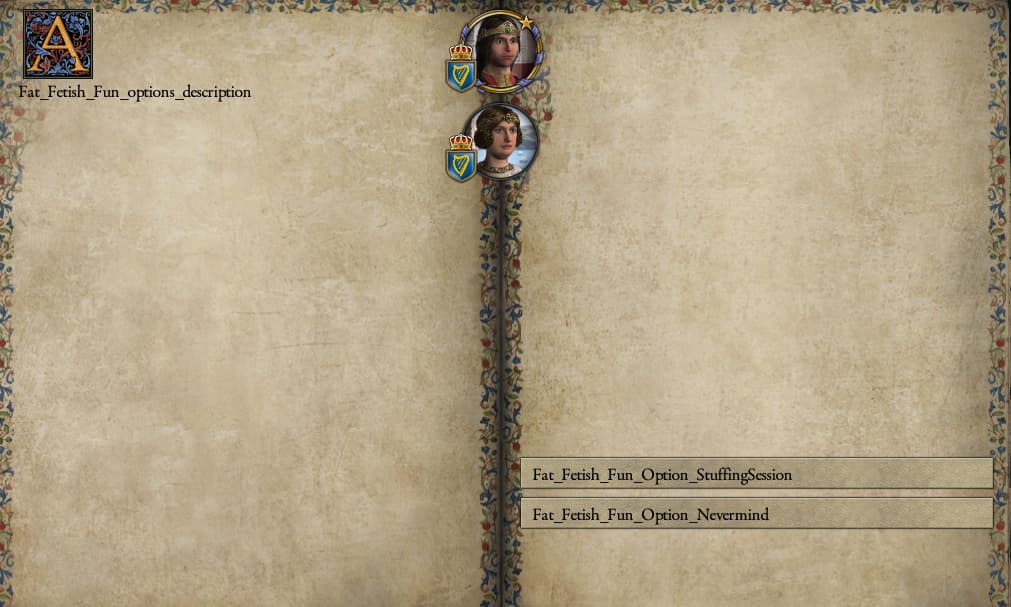Image resolution: width=1011 pixels, height=607 pixels.
Task: Choose the Fat_Fetish_Fun_Option_StuffingSession option
Action: coord(756,474)
